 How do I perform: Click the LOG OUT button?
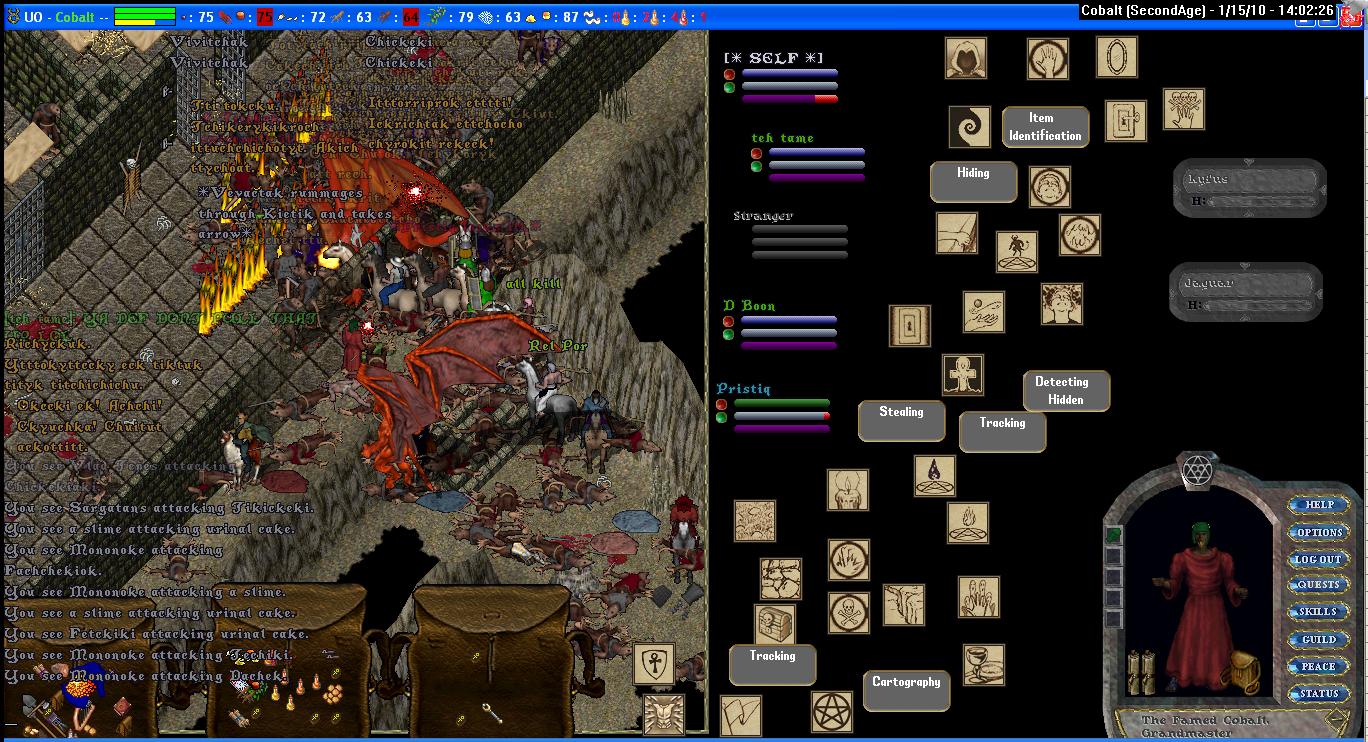coord(1318,559)
